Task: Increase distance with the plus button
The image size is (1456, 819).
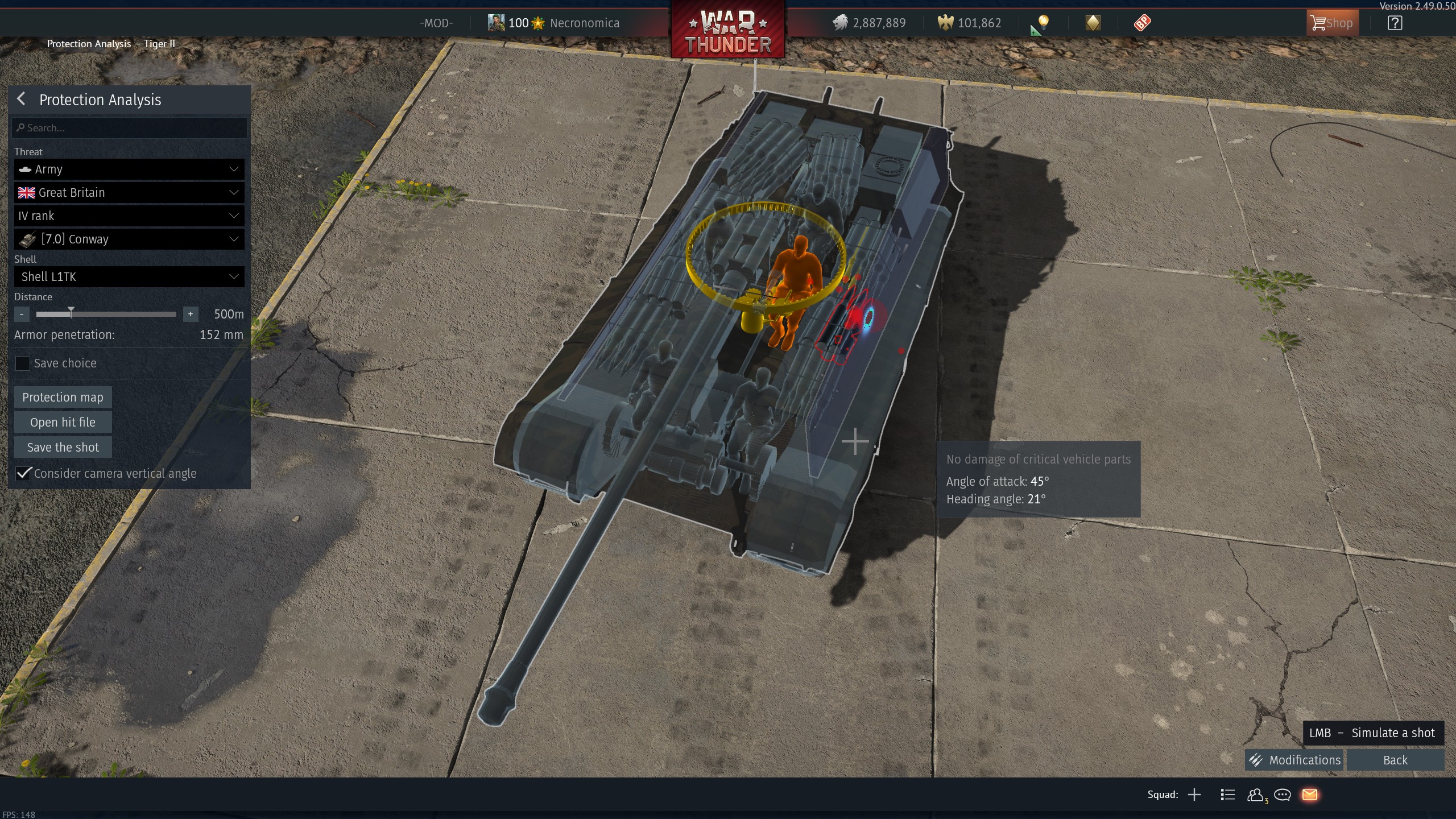Action: (x=191, y=314)
